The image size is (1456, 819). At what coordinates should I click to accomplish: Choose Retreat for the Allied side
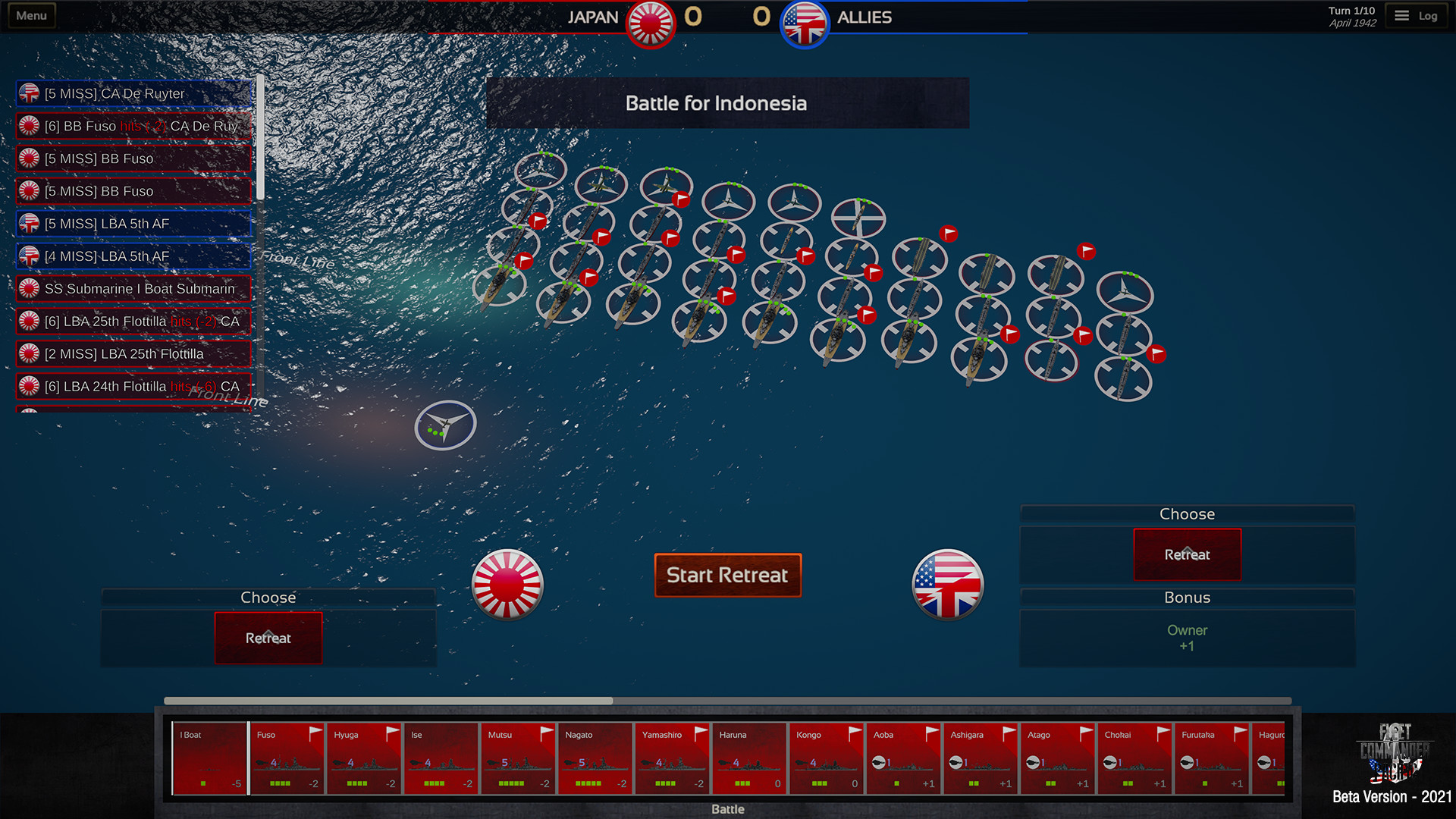pos(1187,554)
